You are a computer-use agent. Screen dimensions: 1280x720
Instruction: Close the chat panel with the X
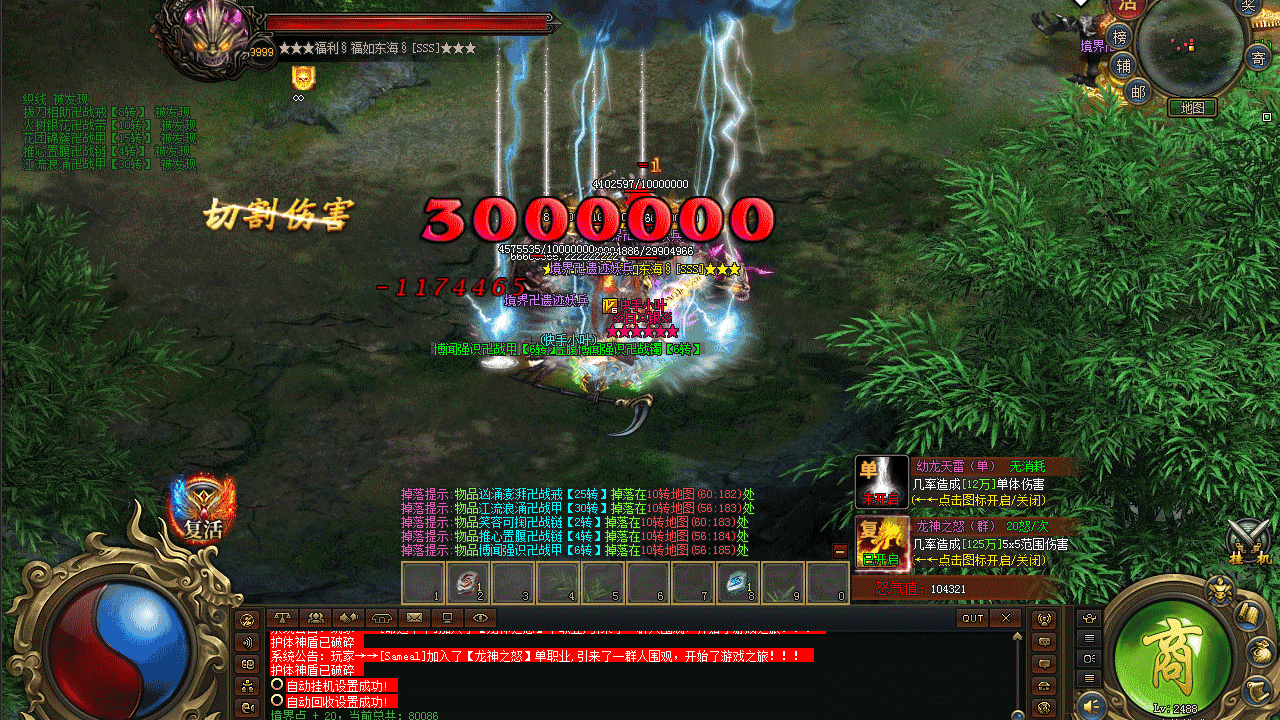point(1005,618)
